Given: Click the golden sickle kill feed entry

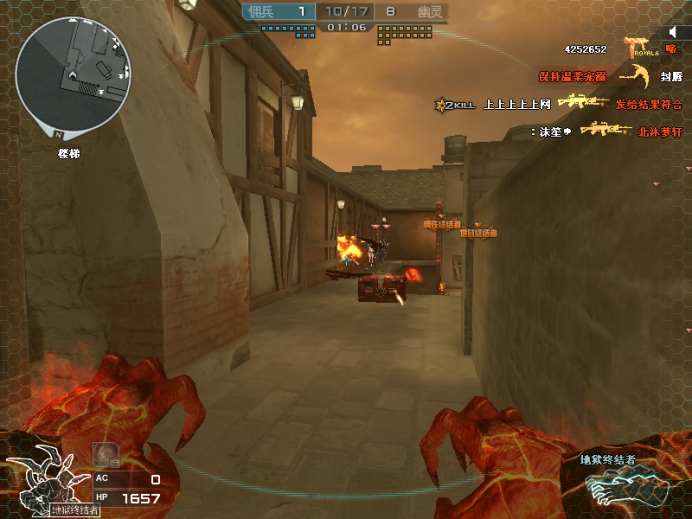Looking at the screenshot, I should [634, 75].
